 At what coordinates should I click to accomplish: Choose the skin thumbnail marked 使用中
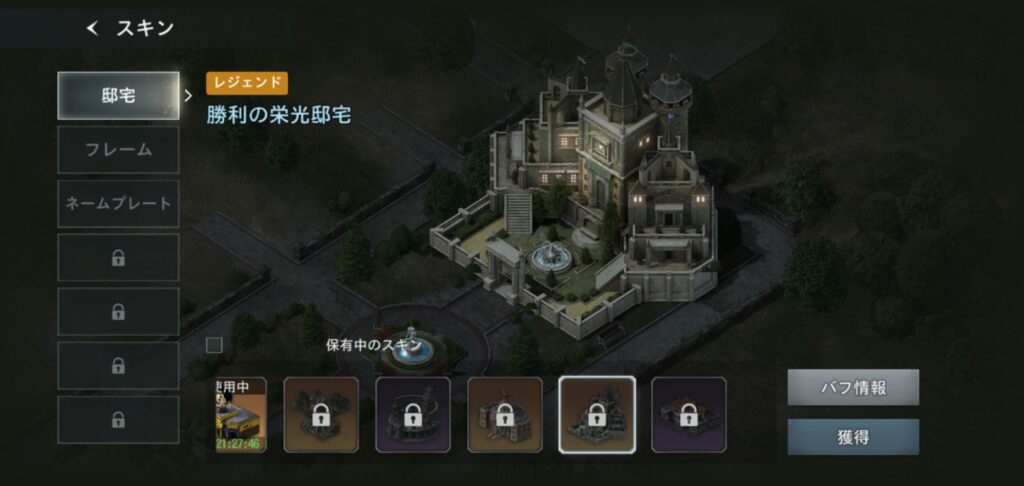click(x=241, y=415)
